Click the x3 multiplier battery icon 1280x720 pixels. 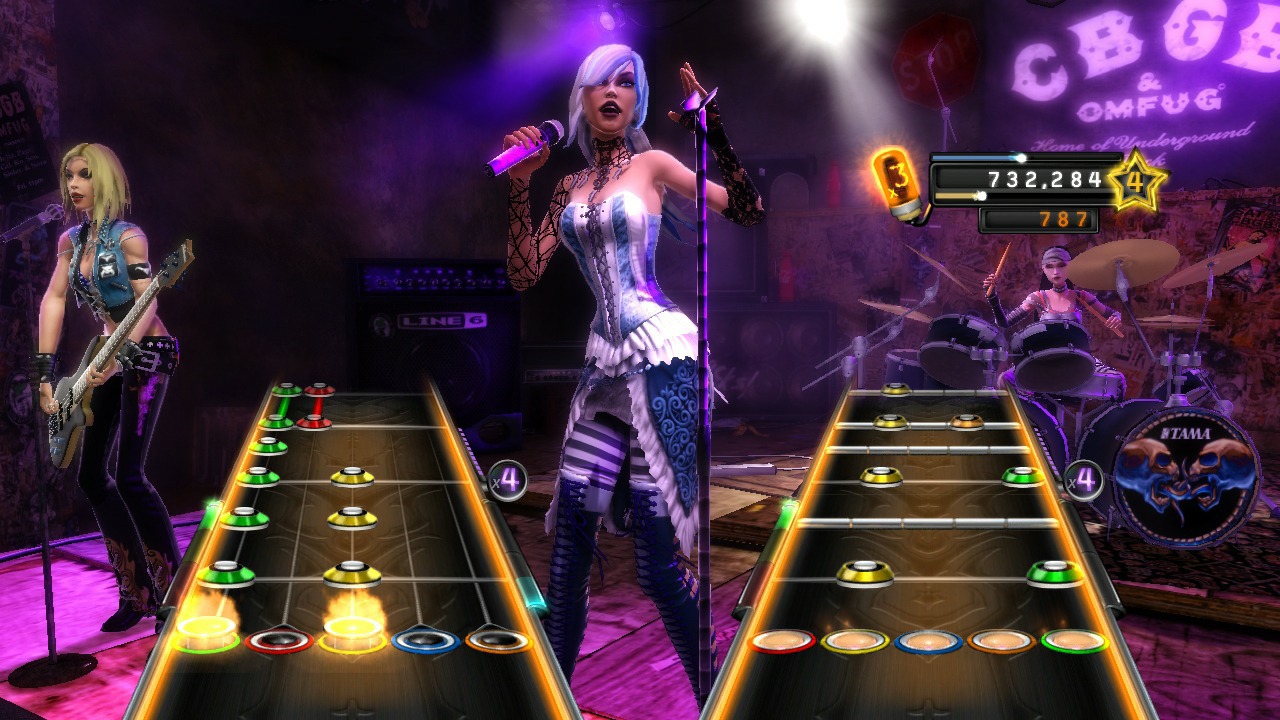(897, 180)
